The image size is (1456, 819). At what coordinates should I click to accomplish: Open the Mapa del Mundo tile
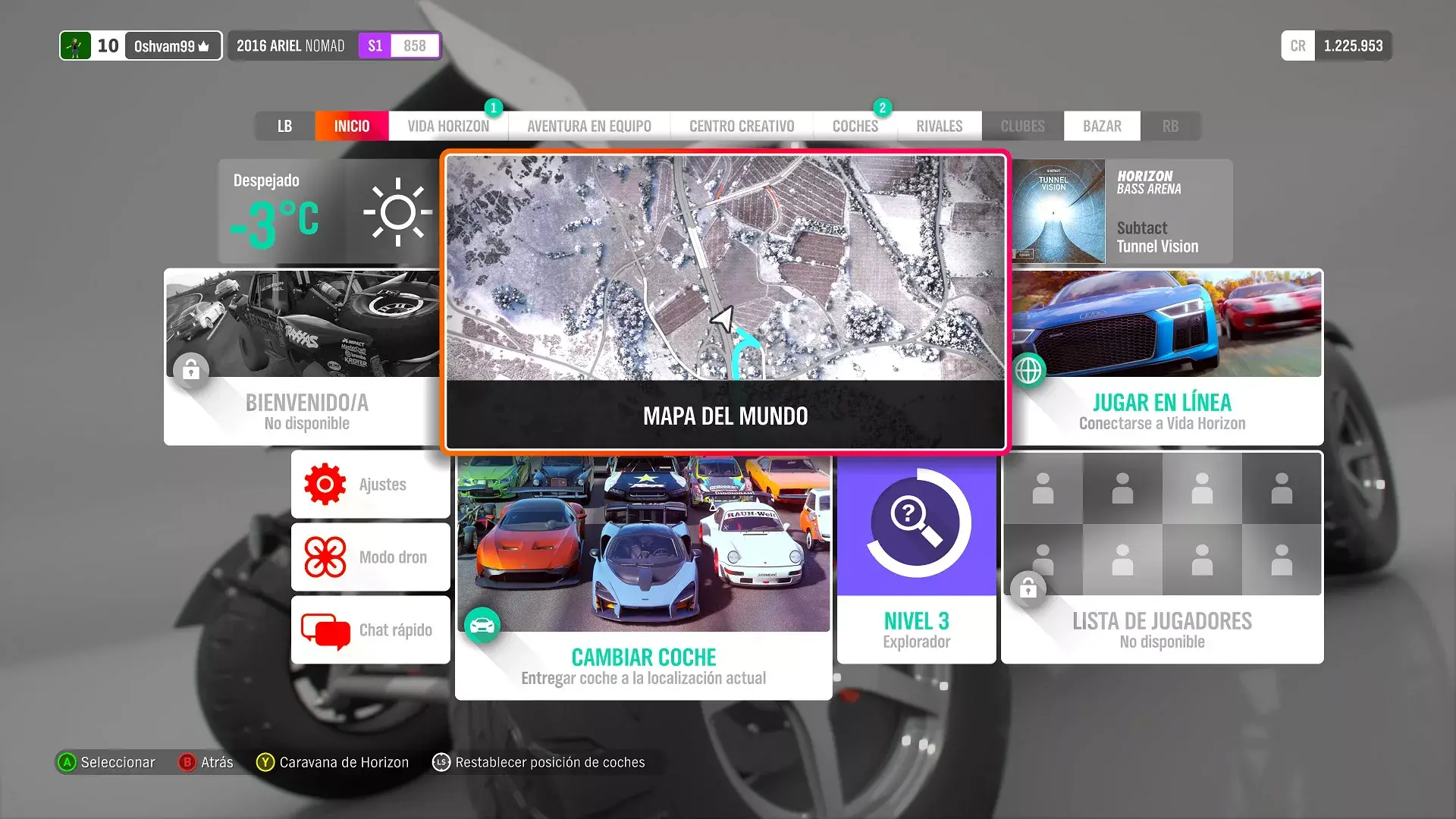point(725,302)
